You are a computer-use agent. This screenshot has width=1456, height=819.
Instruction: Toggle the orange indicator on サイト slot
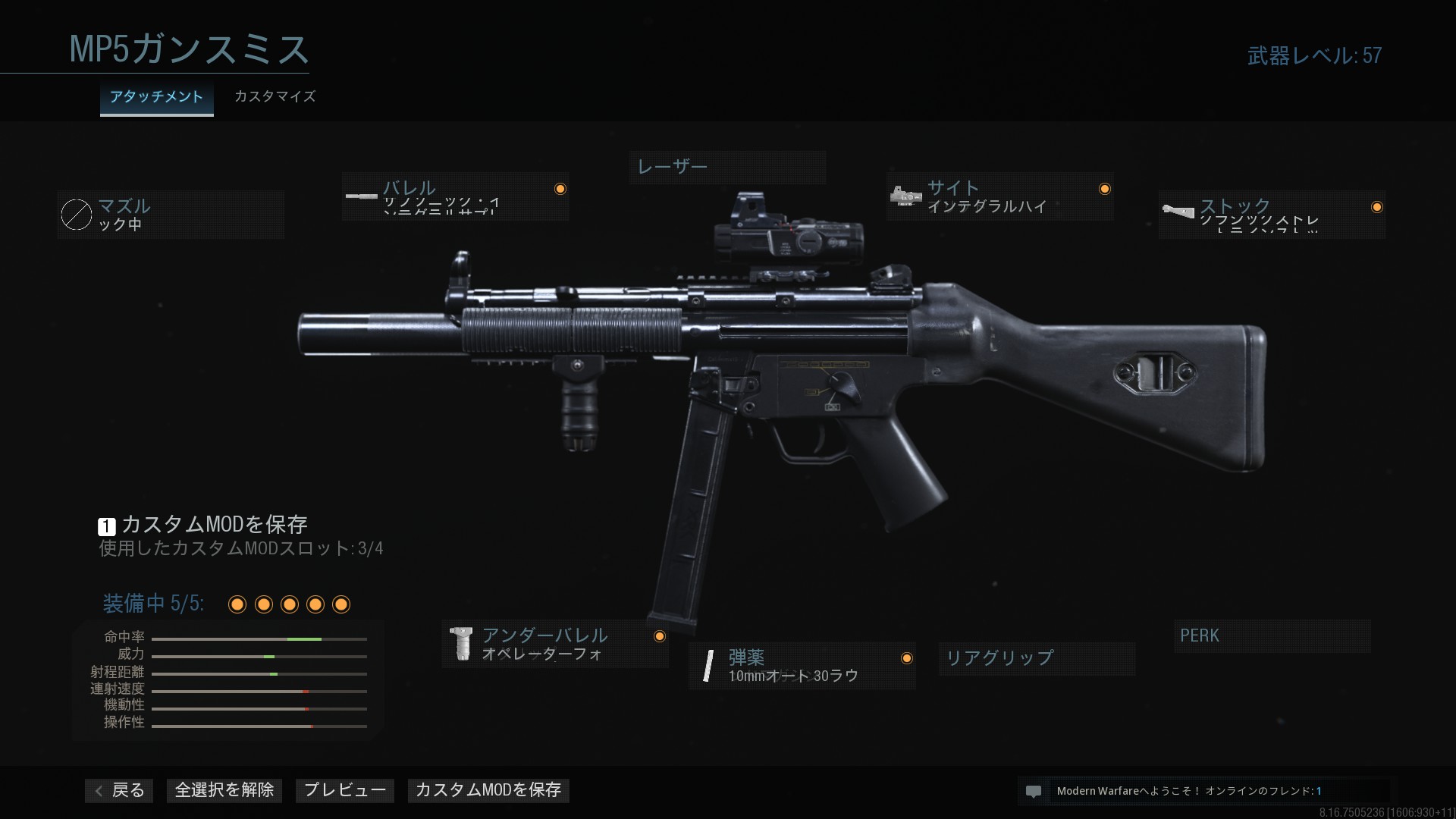(x=1105, y=189)
